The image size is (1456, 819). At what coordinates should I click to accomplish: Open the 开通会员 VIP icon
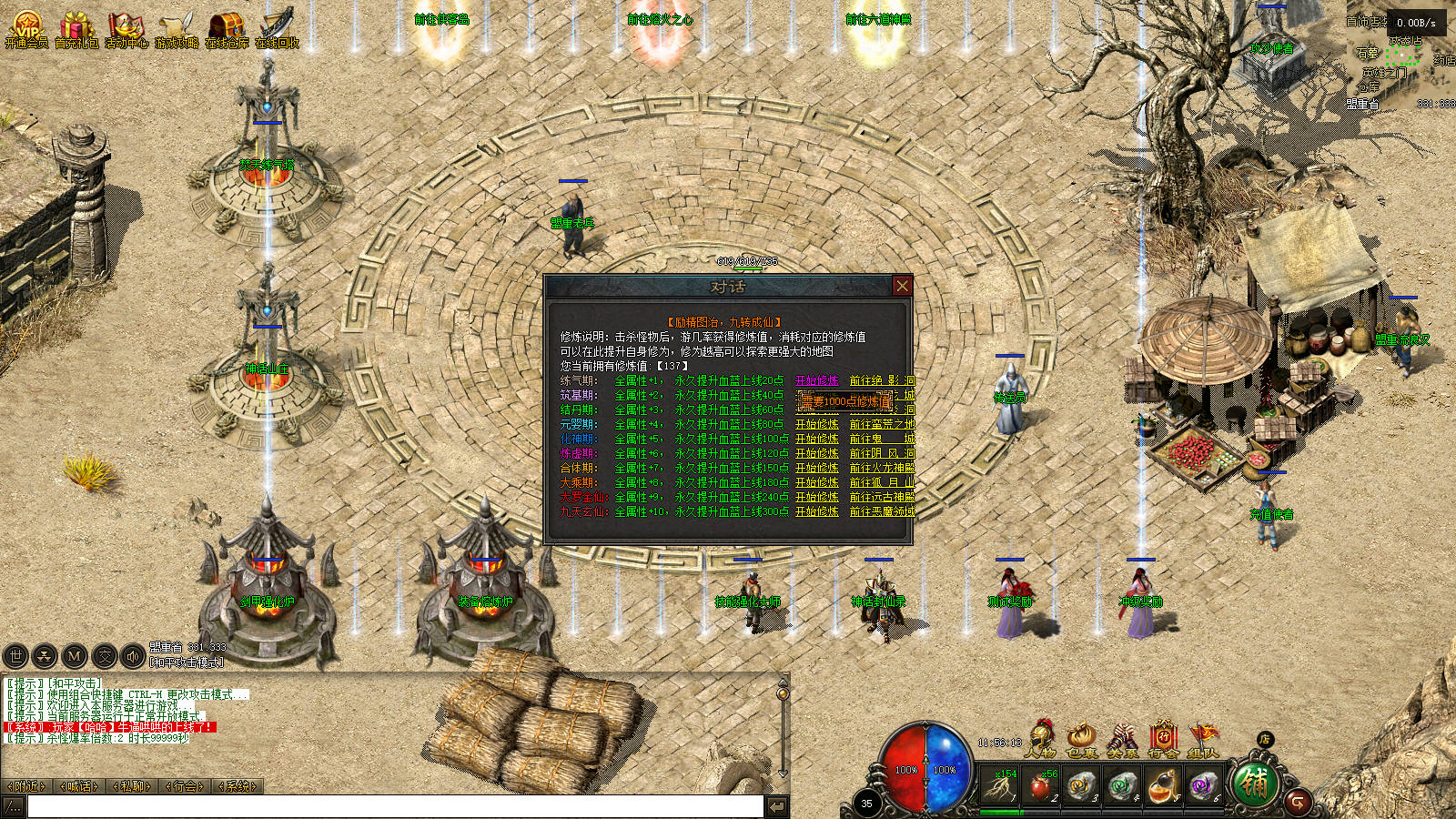tap(26, 28)
